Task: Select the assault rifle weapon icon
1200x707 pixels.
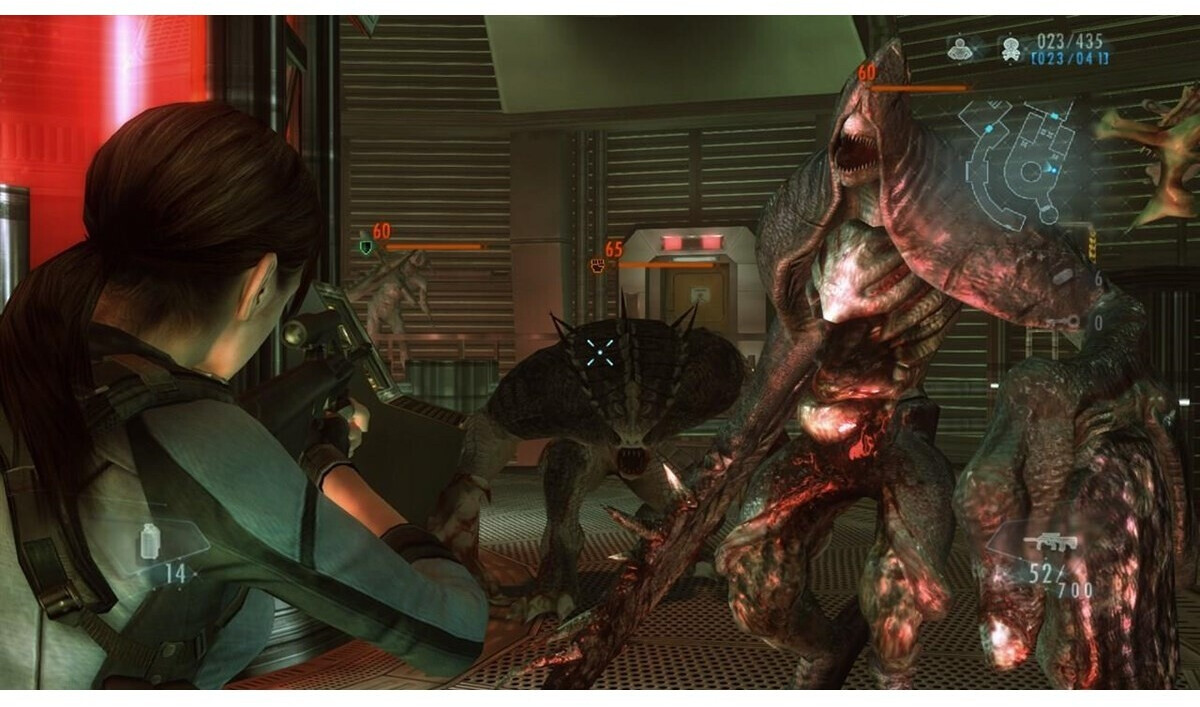Action: (x=1046, y=545)
